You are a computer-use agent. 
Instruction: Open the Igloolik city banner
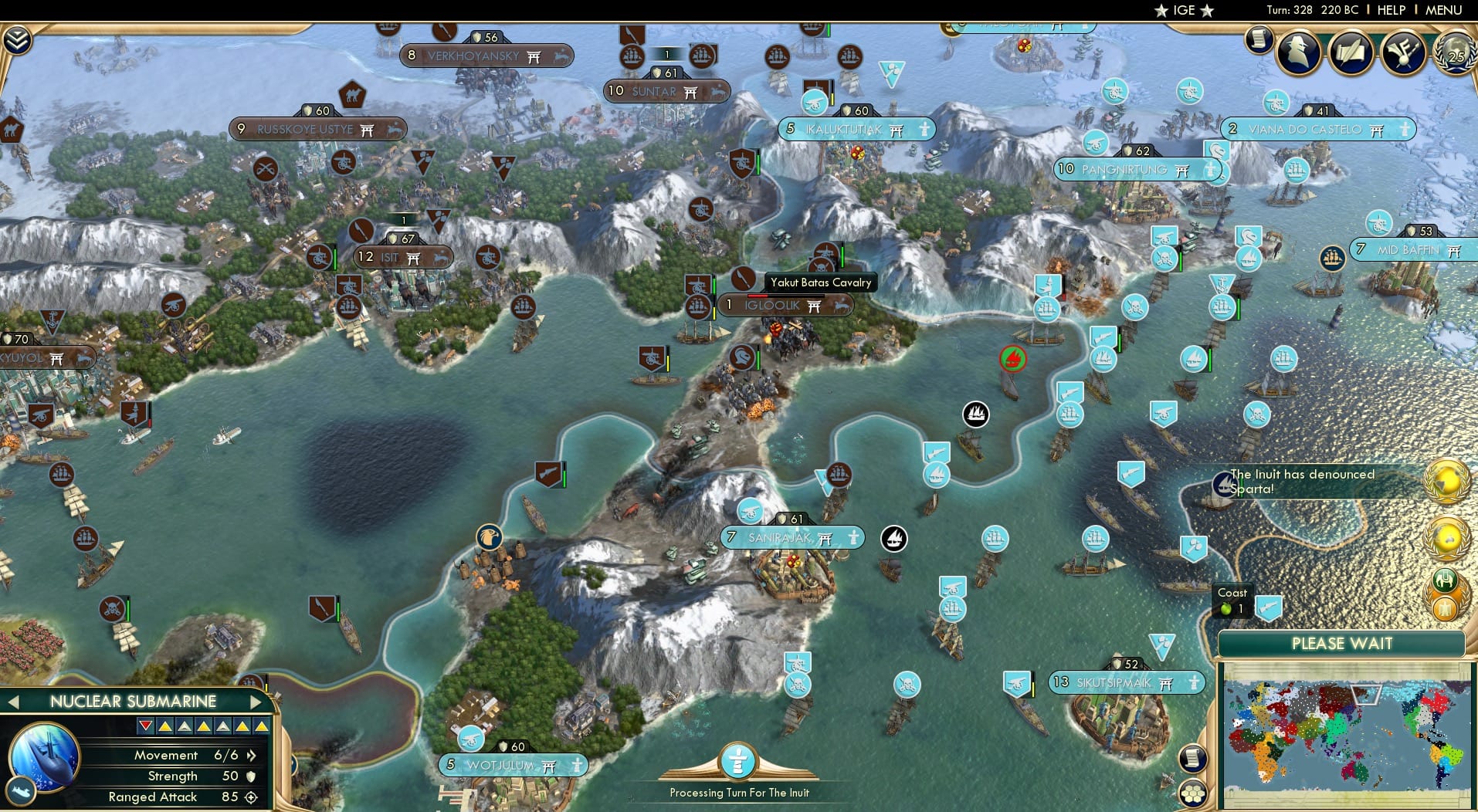click(785, 306)
